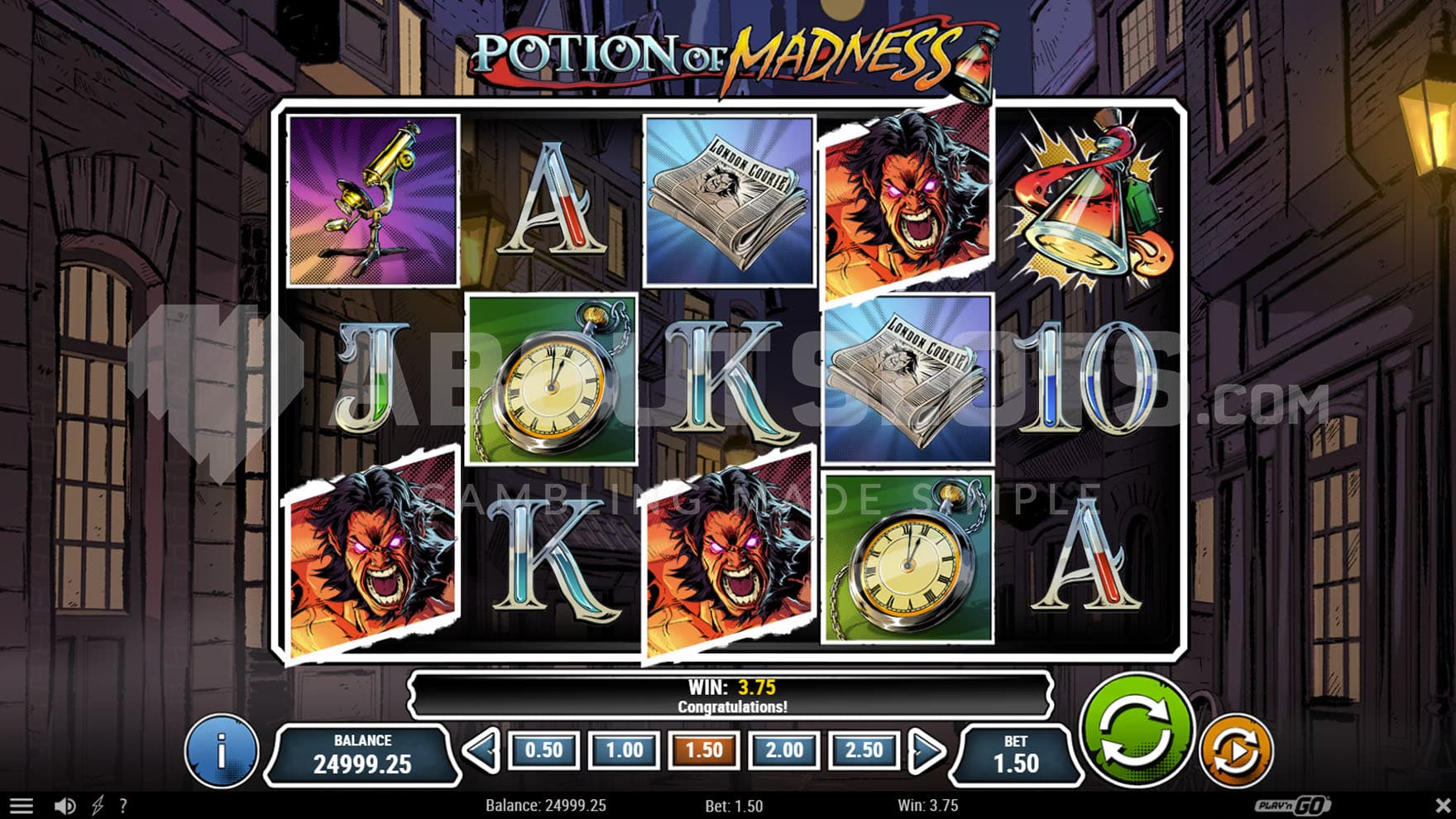Open the hamburger menu

pos(22,806)
